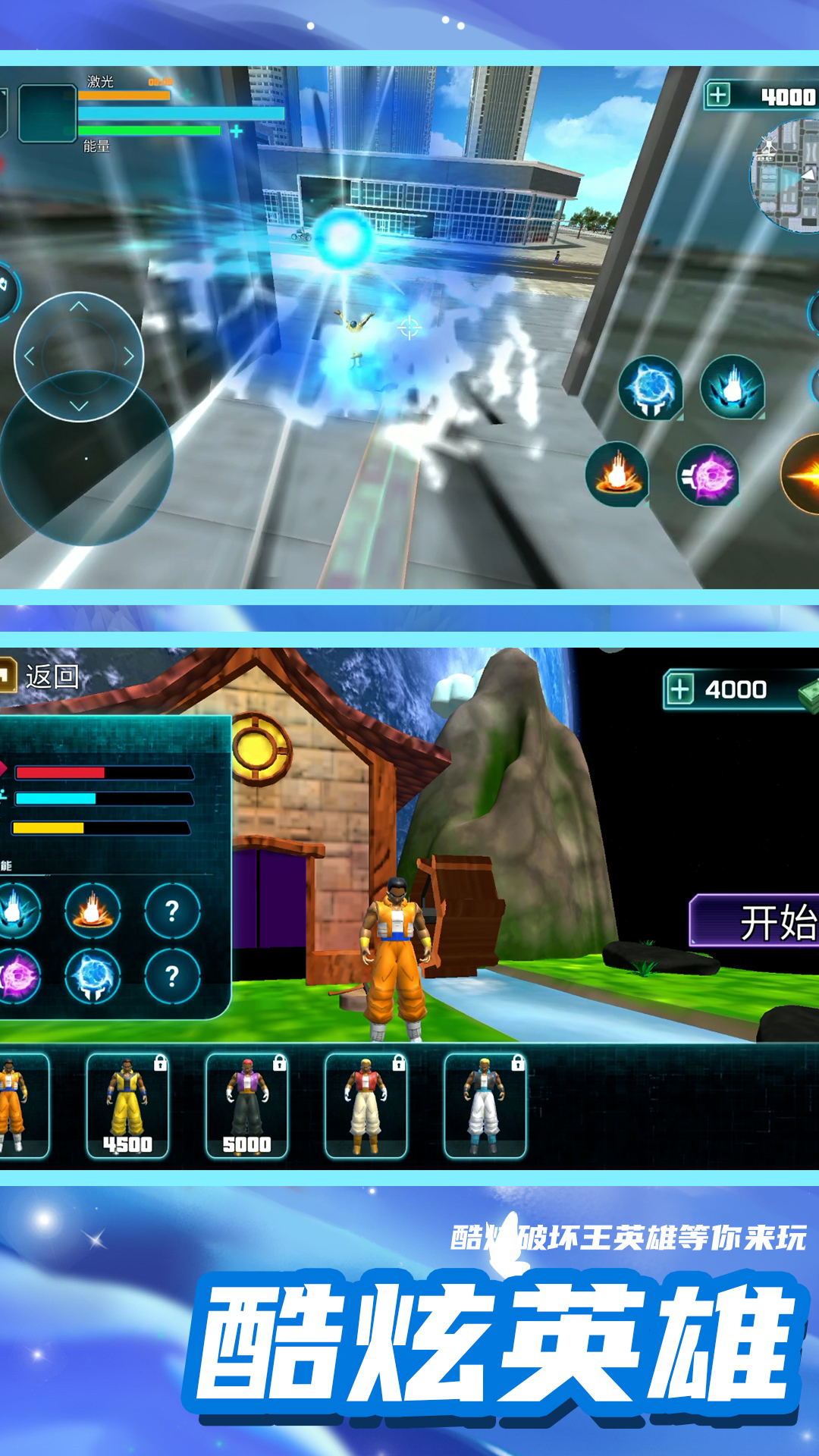Image resolution: width=819 pixels, height=1456 pixels.
Task: Restore energy with the green bar plus
Action: (237, 131)
